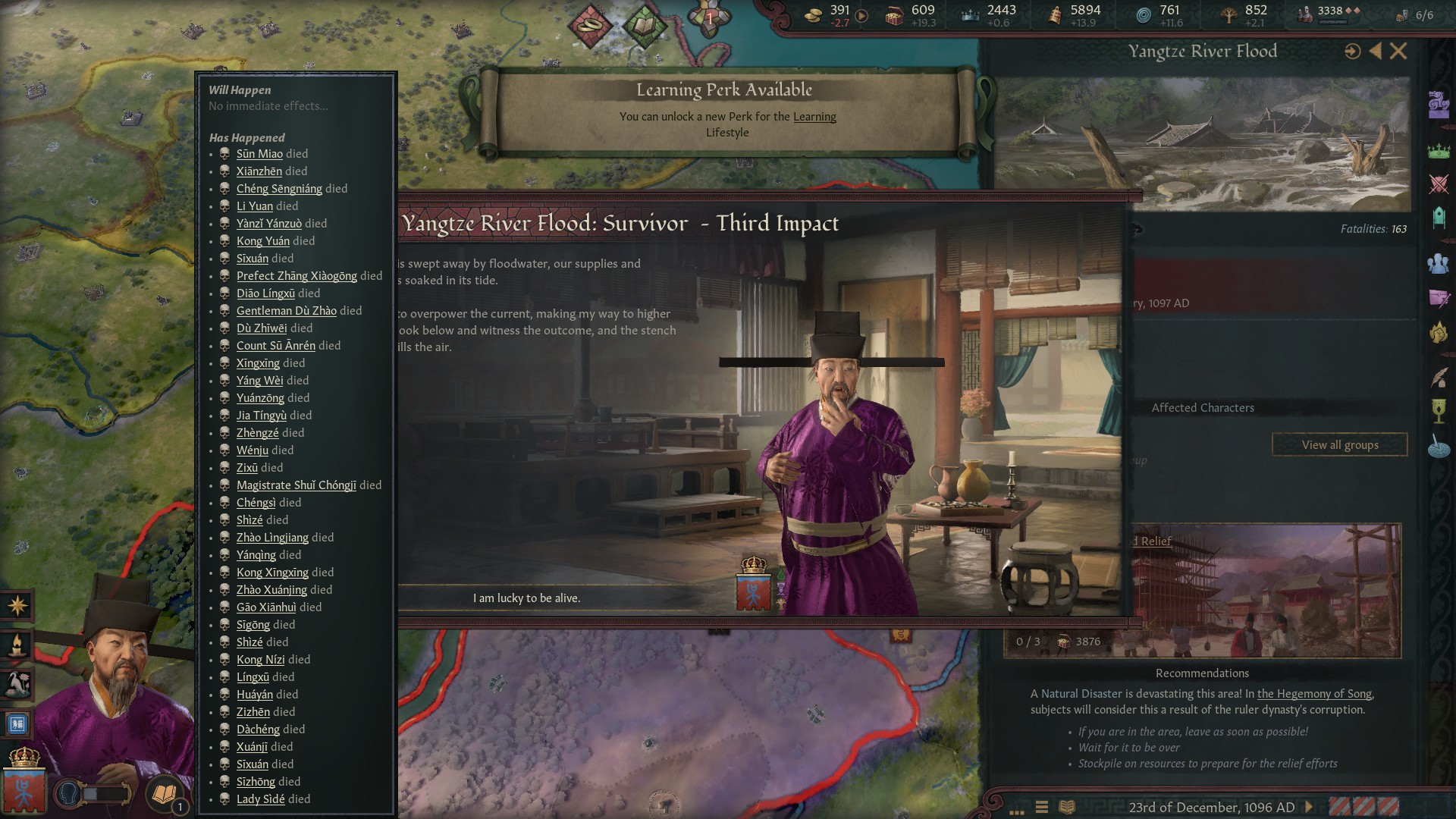
Task: Open the Learning lifestyle link in the notification
Action: [814, 117]
